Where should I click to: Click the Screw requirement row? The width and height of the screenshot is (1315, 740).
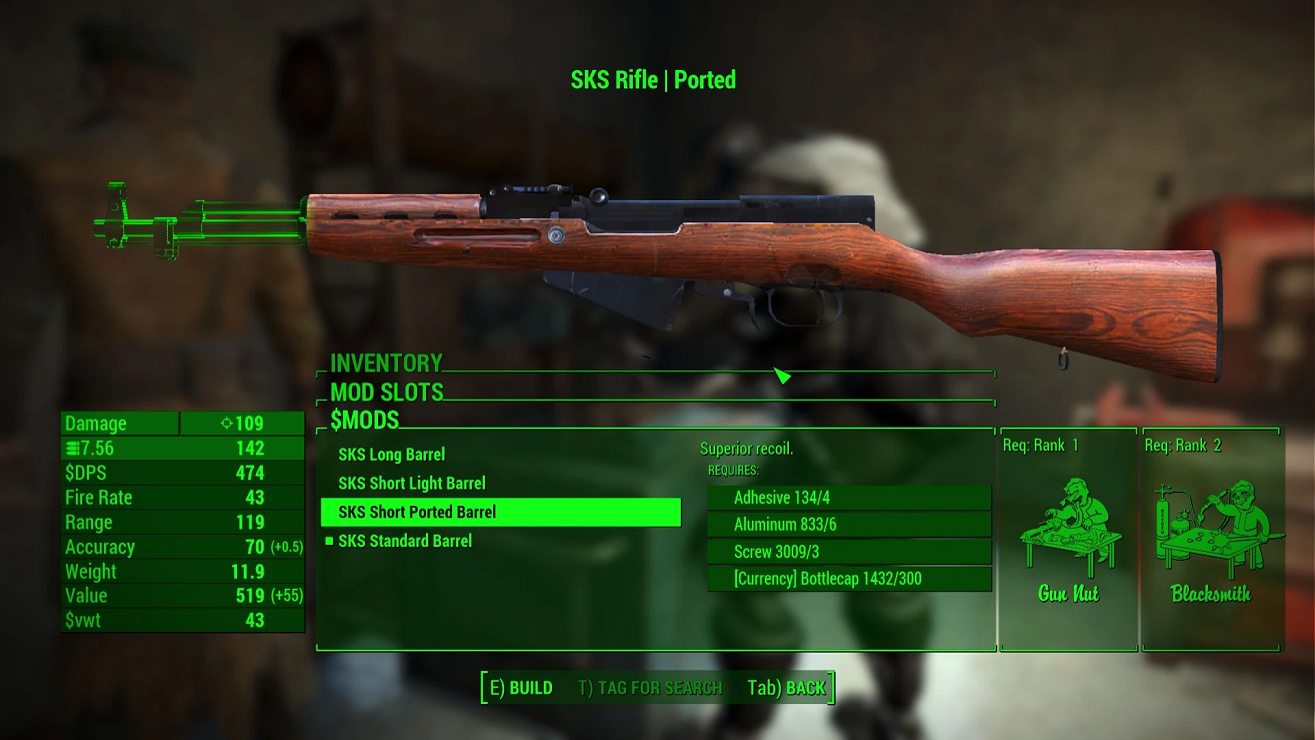pyautogui.click(x=849, y=552)
